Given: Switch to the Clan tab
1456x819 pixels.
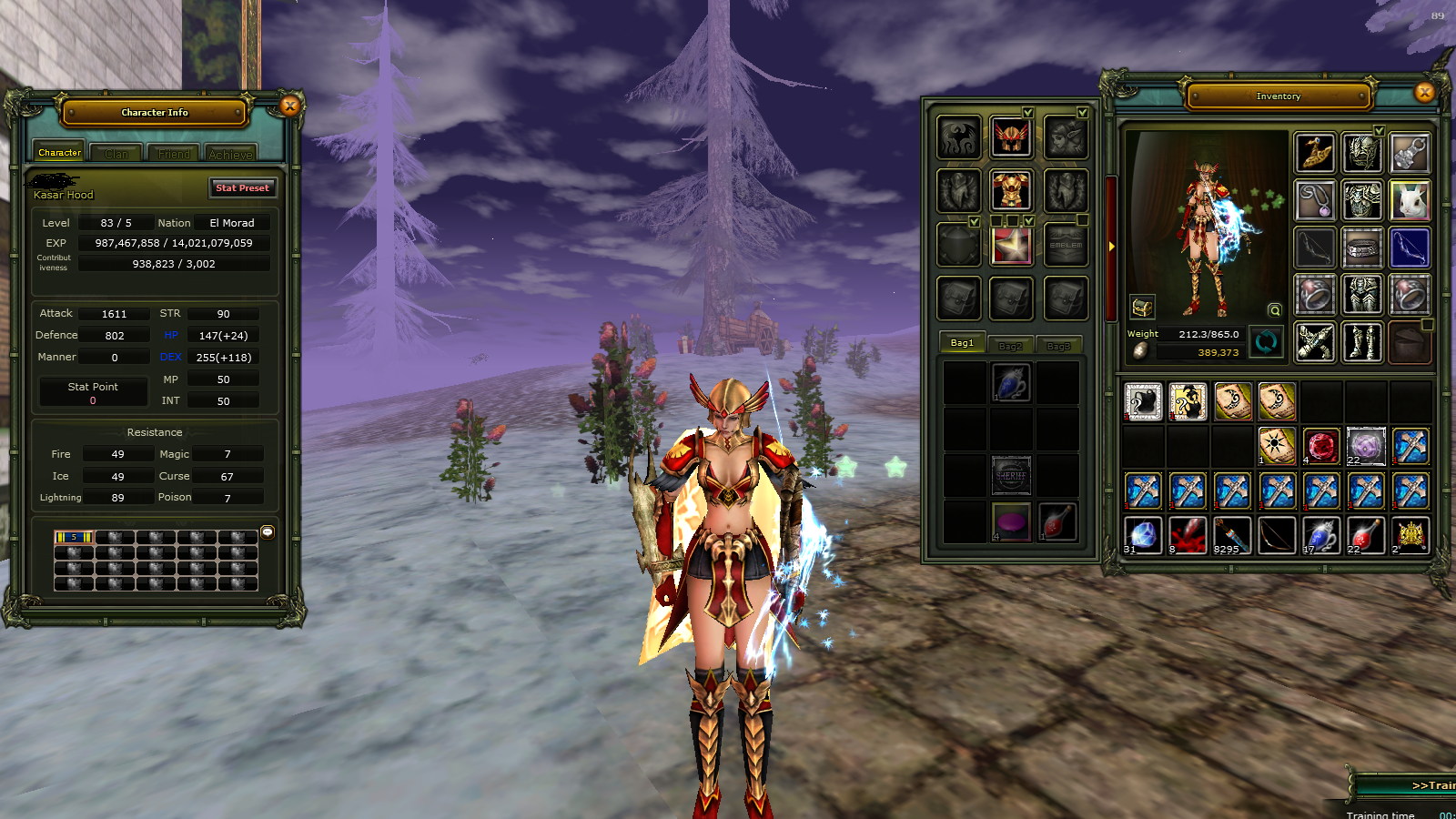Looking at the screenshot, I should [116, 154].
